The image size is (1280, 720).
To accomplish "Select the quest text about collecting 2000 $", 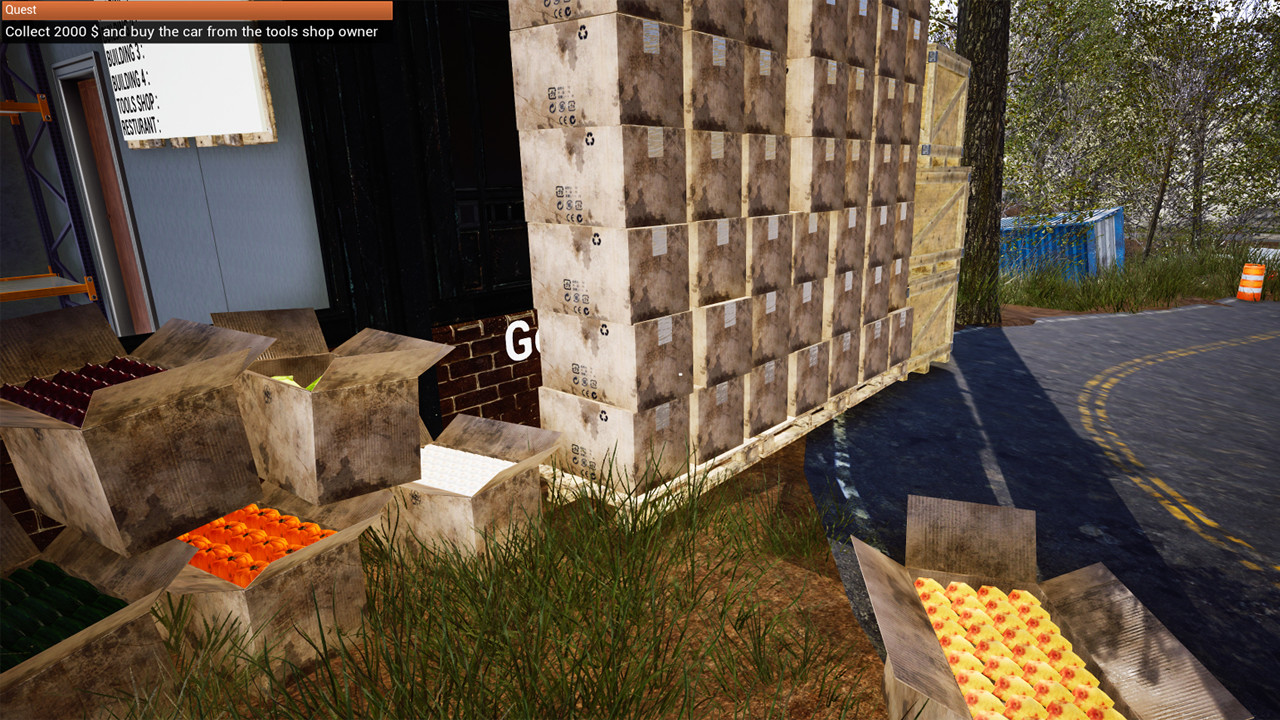I will click(190, 31).
